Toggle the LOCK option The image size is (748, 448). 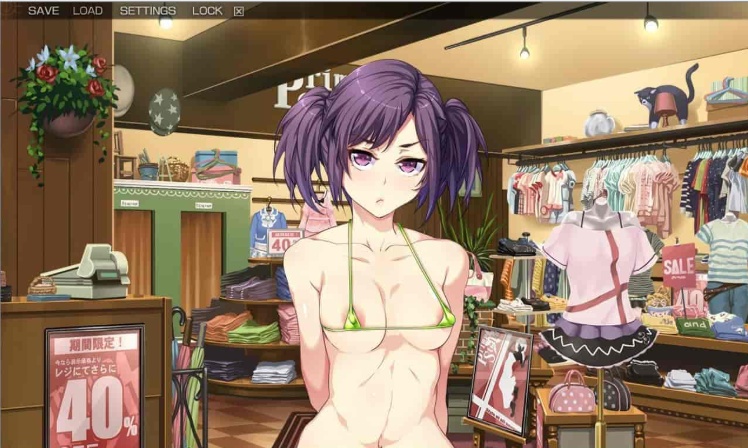[x=207, y=11]
